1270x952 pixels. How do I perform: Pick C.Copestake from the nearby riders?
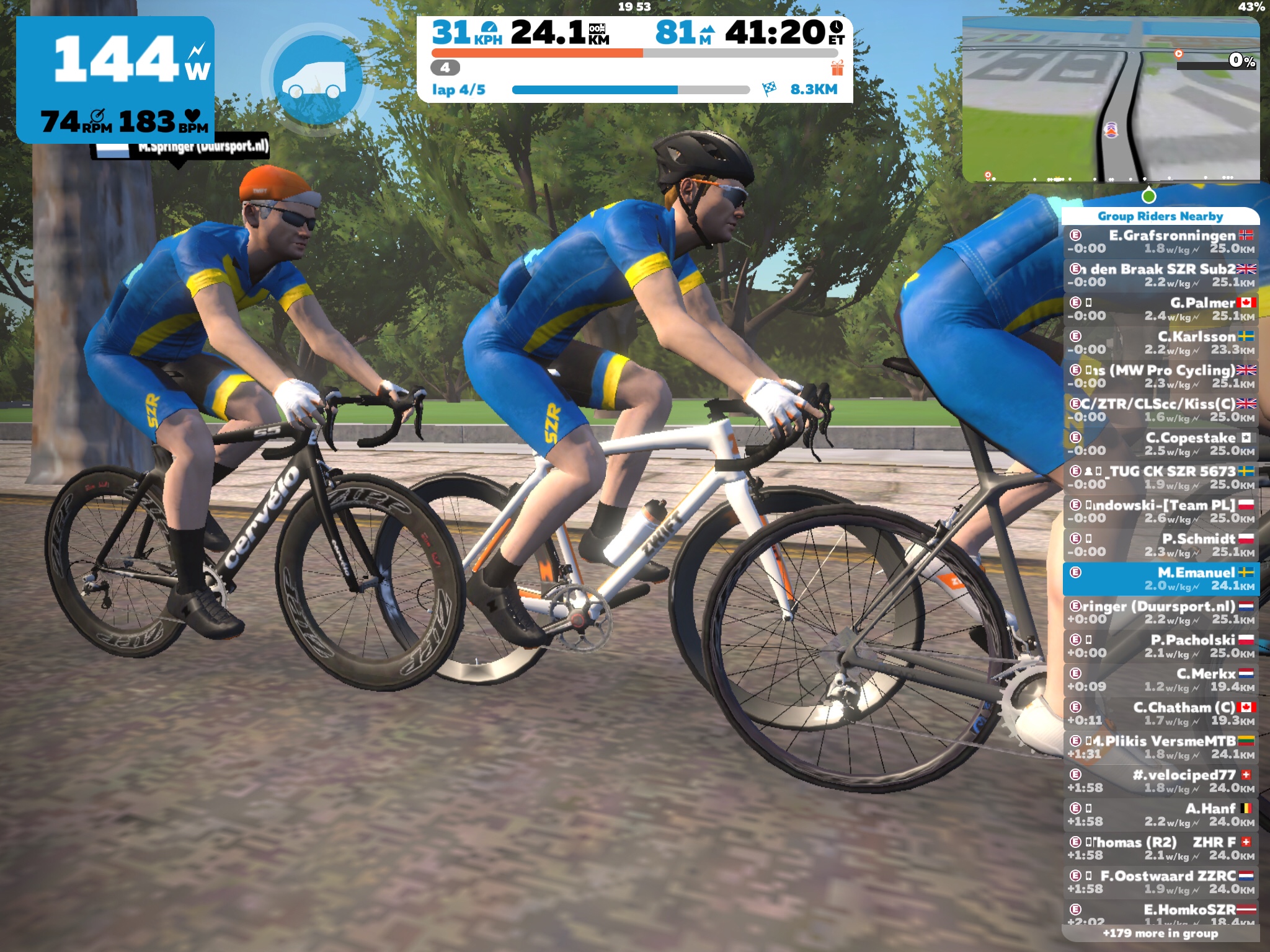[x=1161, y=444]
